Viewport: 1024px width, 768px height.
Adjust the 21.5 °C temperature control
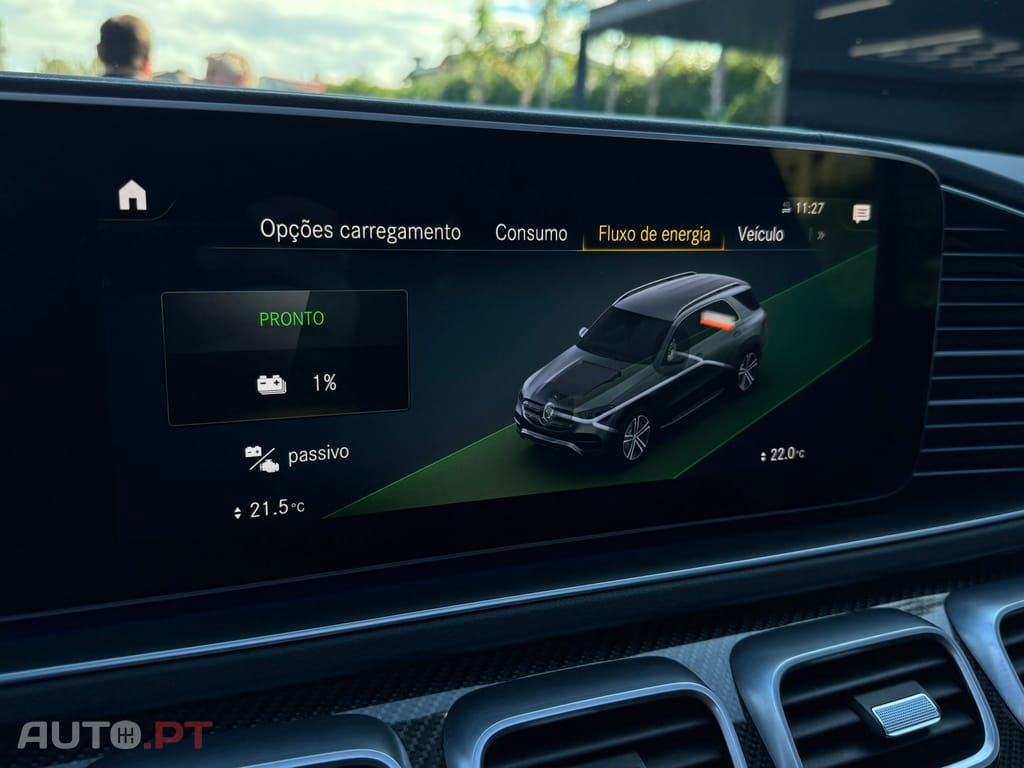tap(268, 509)
